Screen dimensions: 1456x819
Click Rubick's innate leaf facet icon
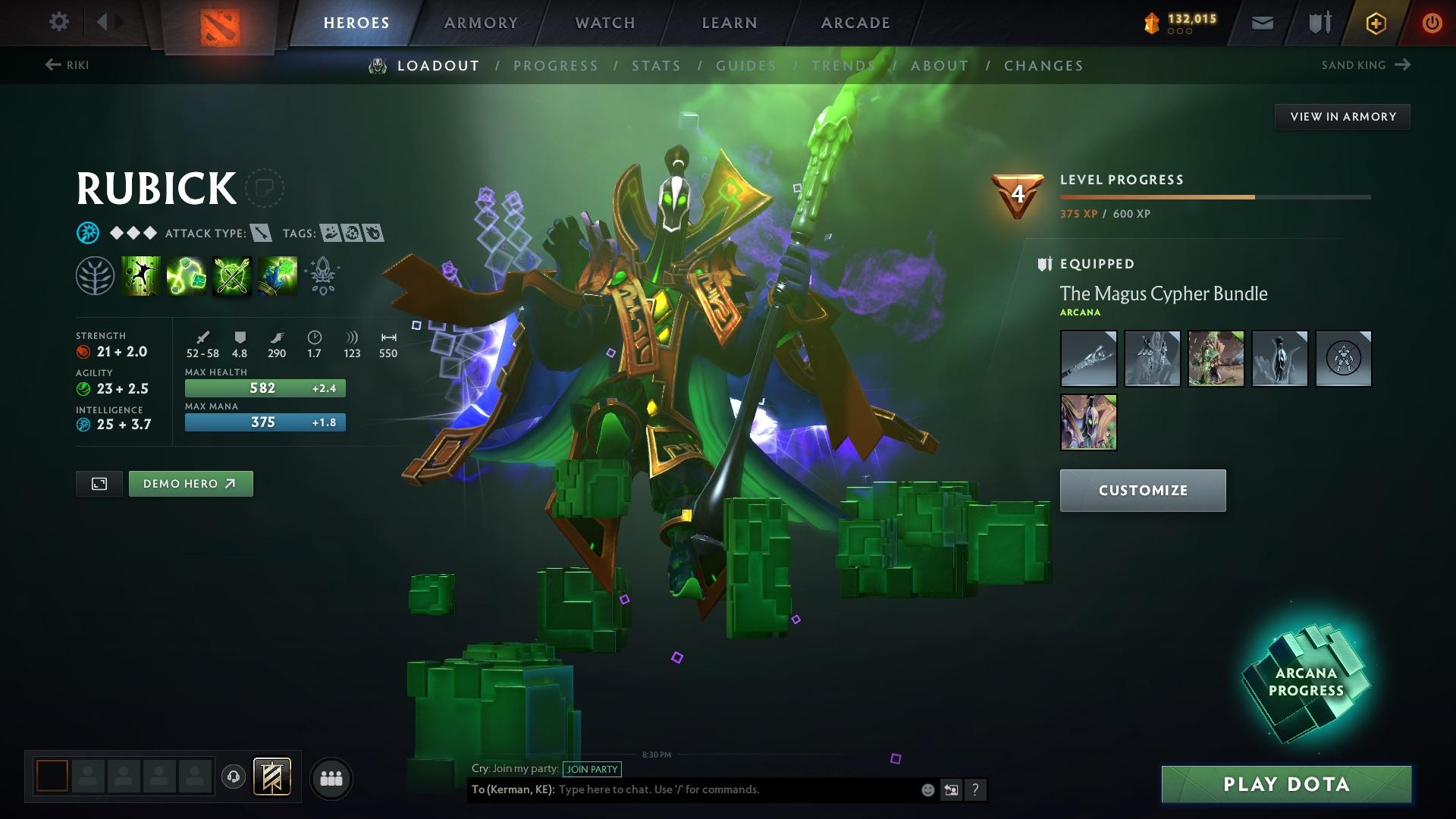click(95, 275)
